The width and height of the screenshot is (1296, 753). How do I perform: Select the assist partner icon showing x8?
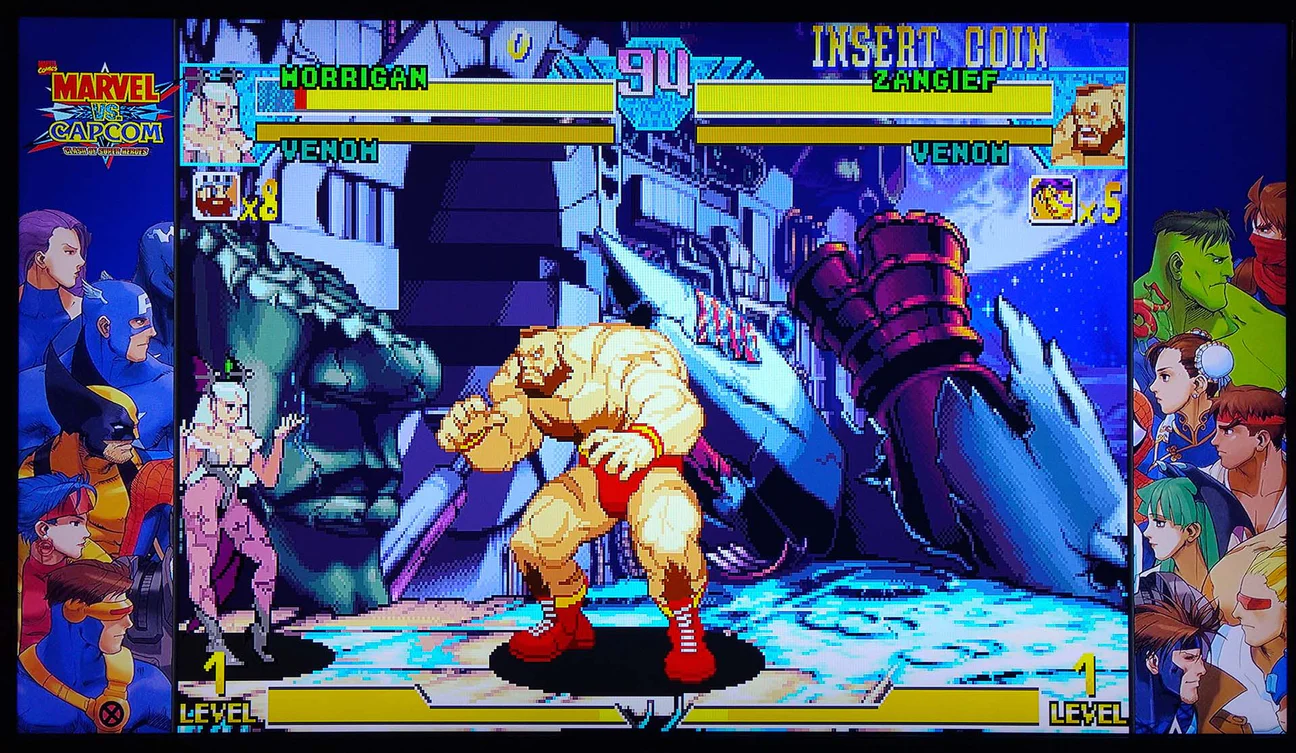point(215,195)
